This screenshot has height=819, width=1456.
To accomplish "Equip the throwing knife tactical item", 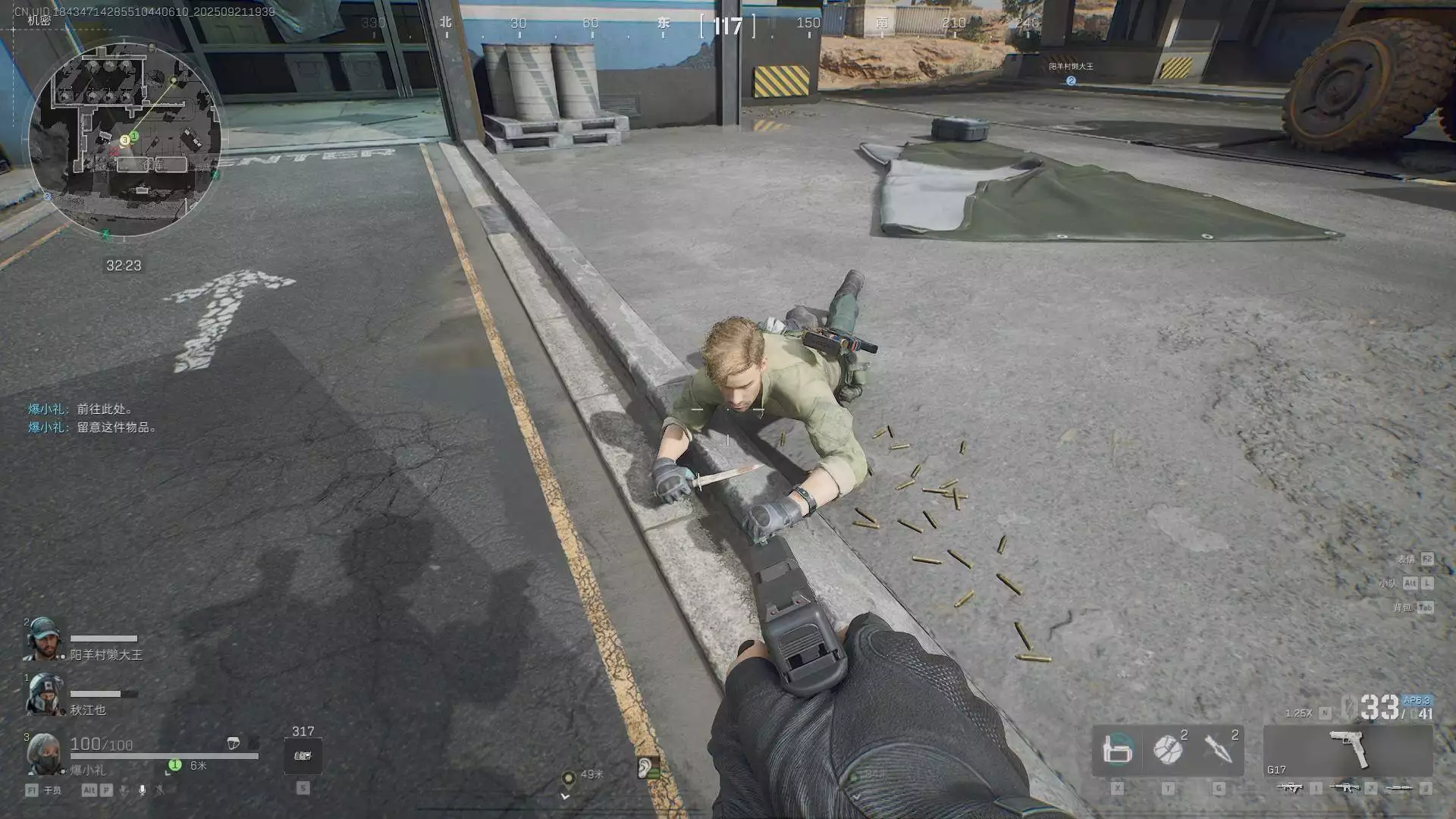I will pyautogui.click(x=1219, y=750).
